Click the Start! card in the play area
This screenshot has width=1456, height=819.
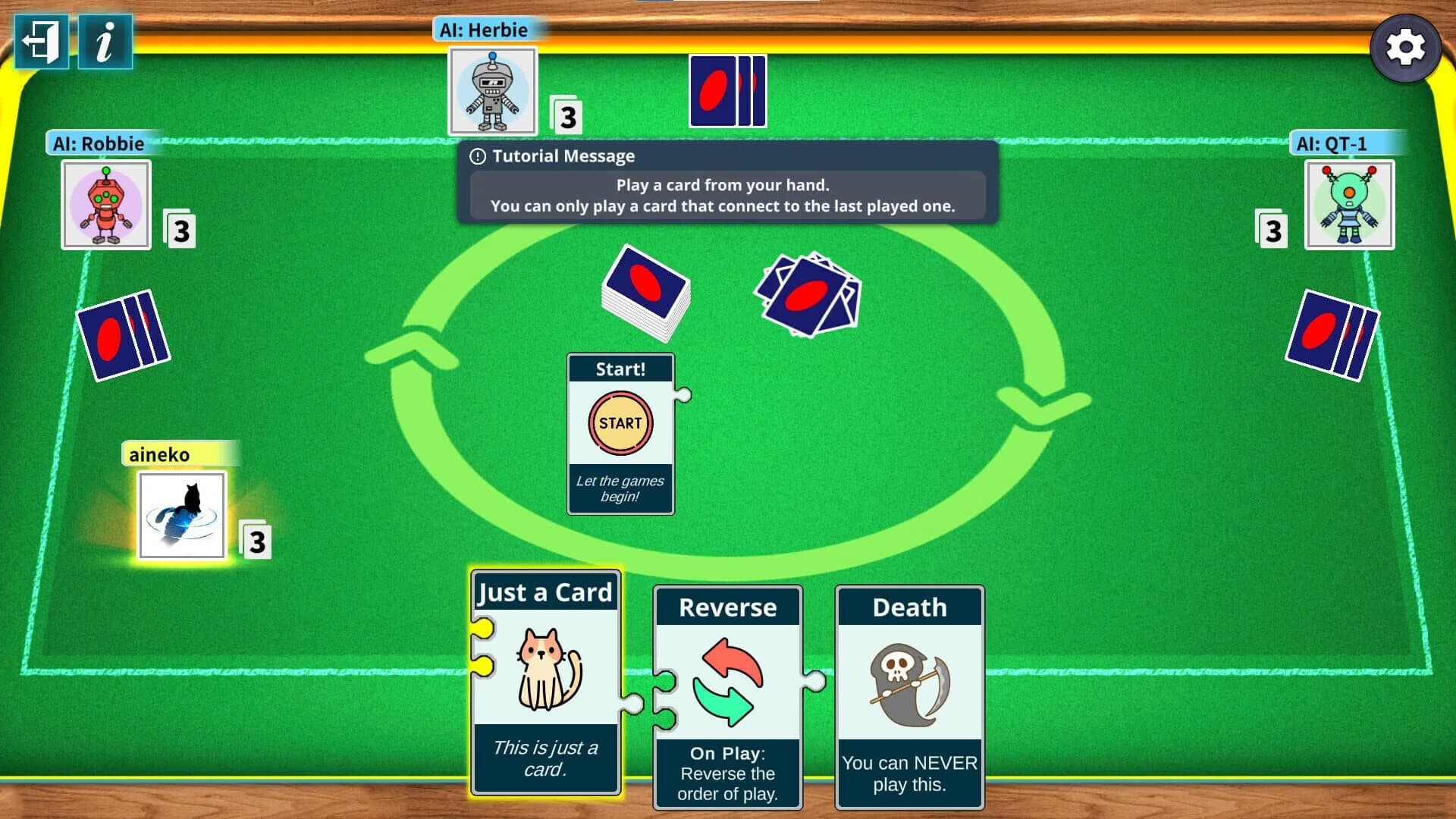(620, 432)
